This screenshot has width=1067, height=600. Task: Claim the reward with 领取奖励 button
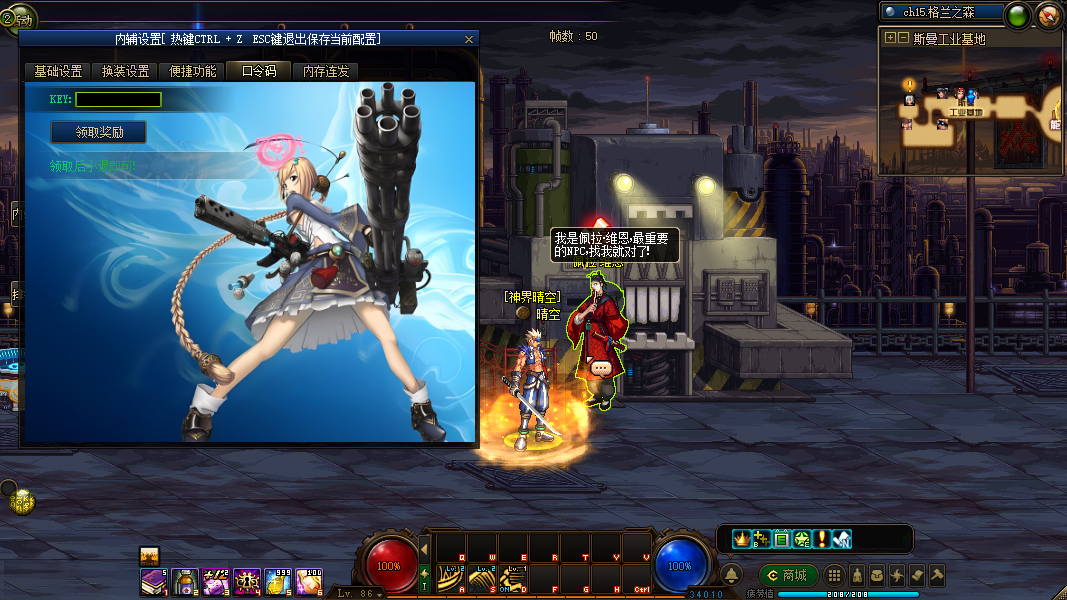click(x=99, y=132)
